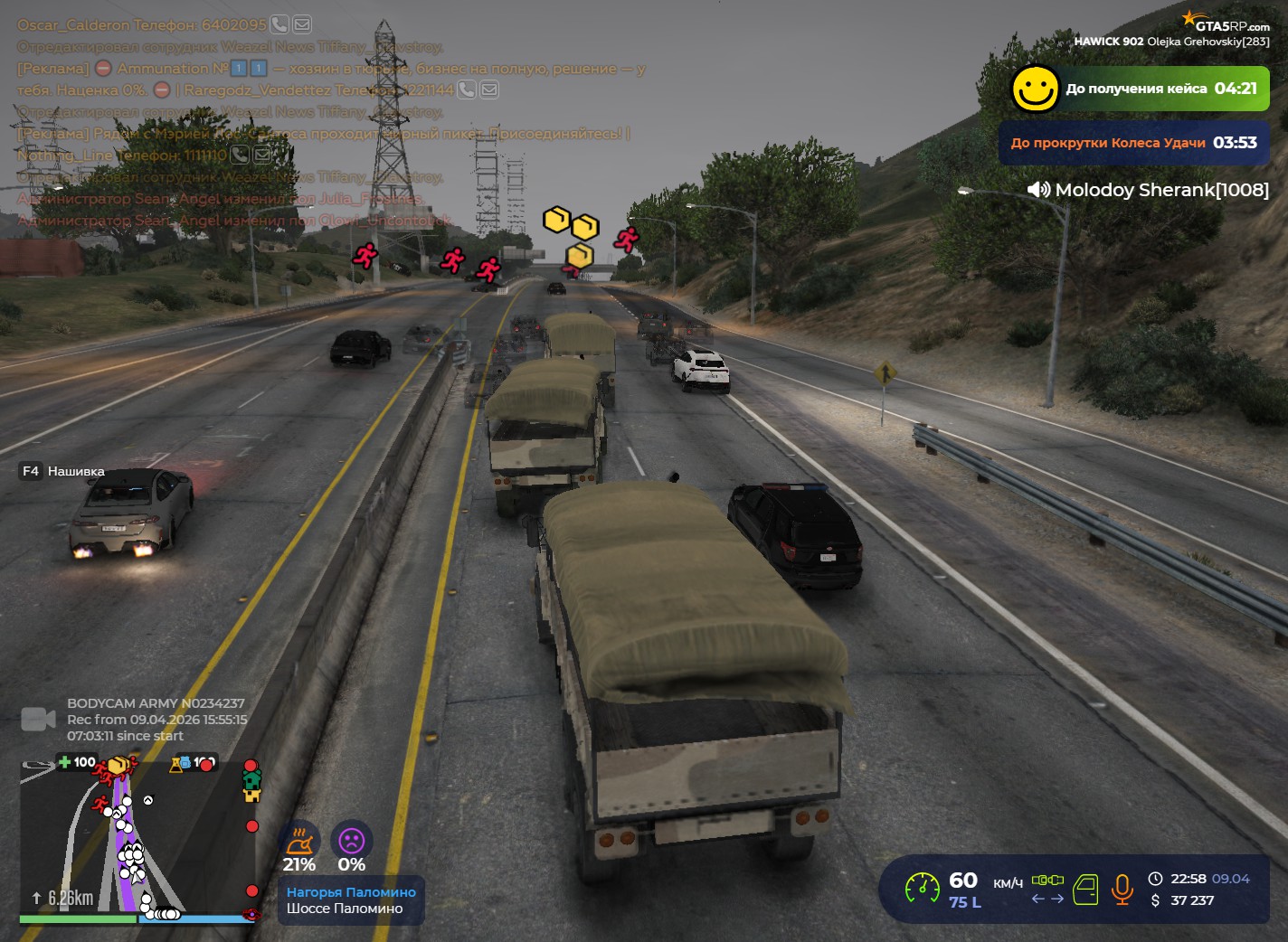Send mail to Raregodz_Vendettez via envelope icon

pyautogui.click(x=489, y=89)
